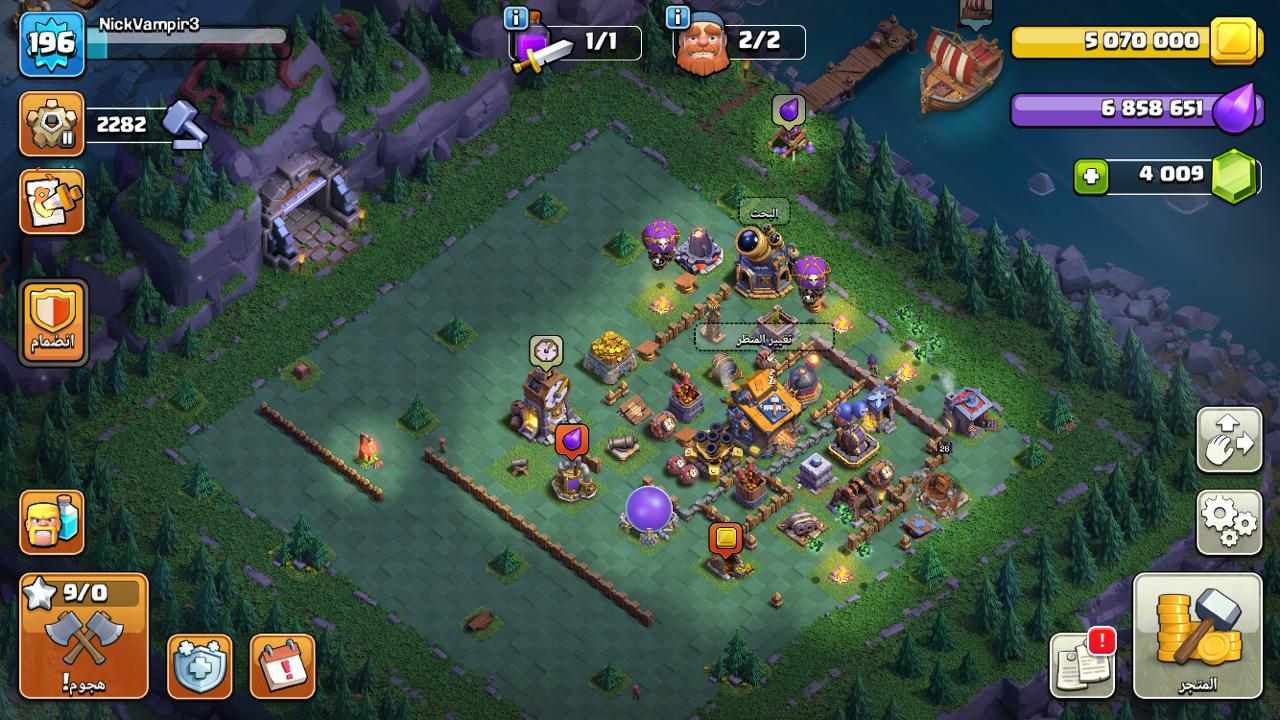Open the challenges notepad icon
The height and width of the screenshot is (720, 1280).
pos(51,201)
